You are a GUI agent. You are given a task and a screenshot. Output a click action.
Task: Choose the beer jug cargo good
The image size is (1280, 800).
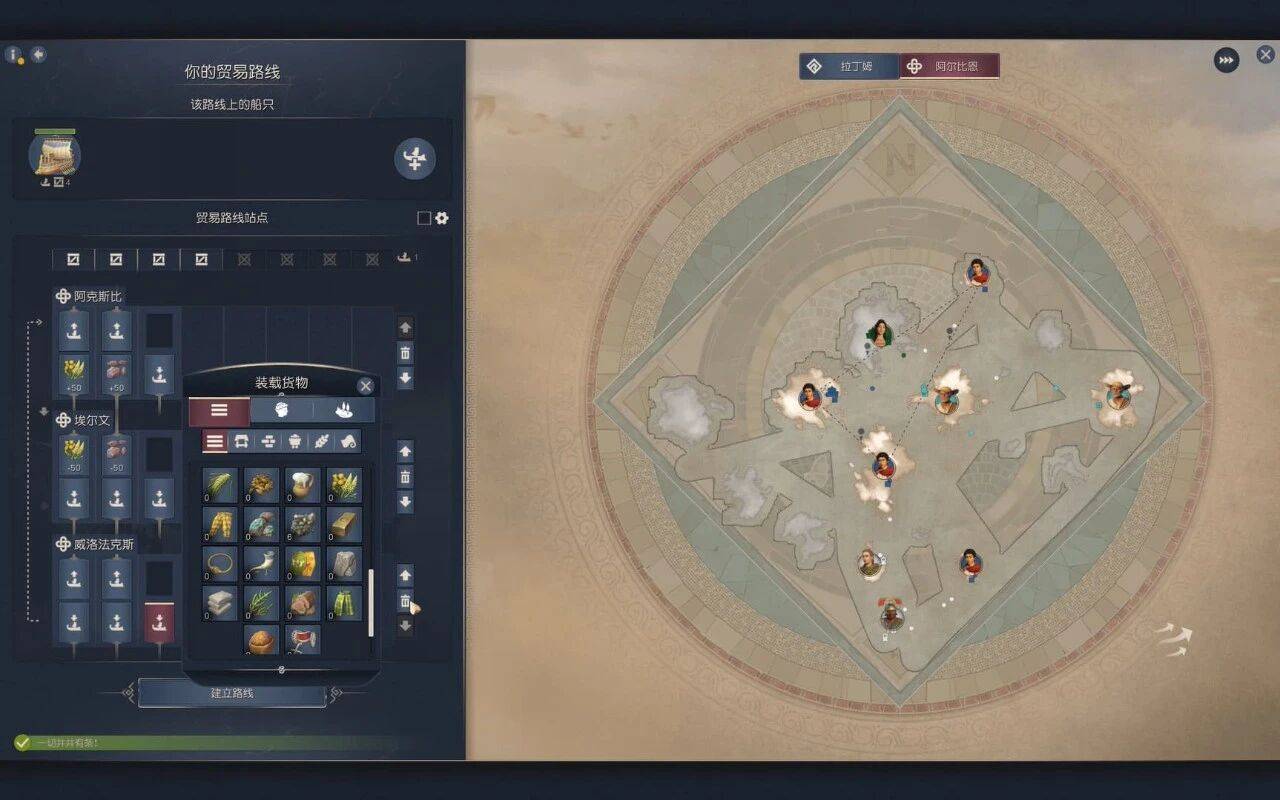(x=302, y=486)
